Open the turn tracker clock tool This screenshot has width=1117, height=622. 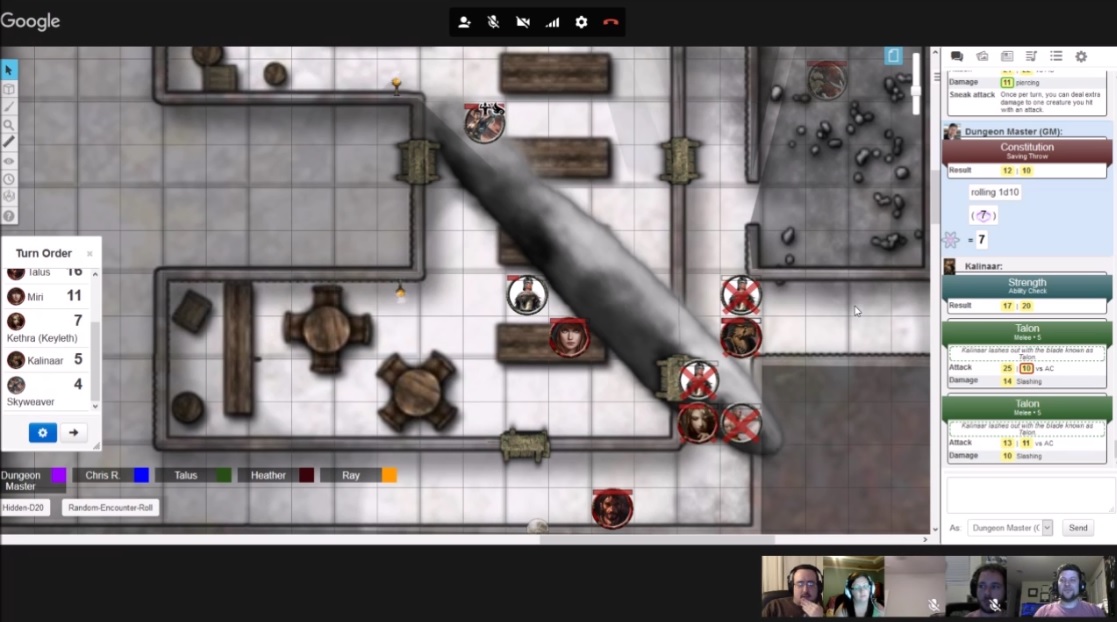tap(9, 179)
